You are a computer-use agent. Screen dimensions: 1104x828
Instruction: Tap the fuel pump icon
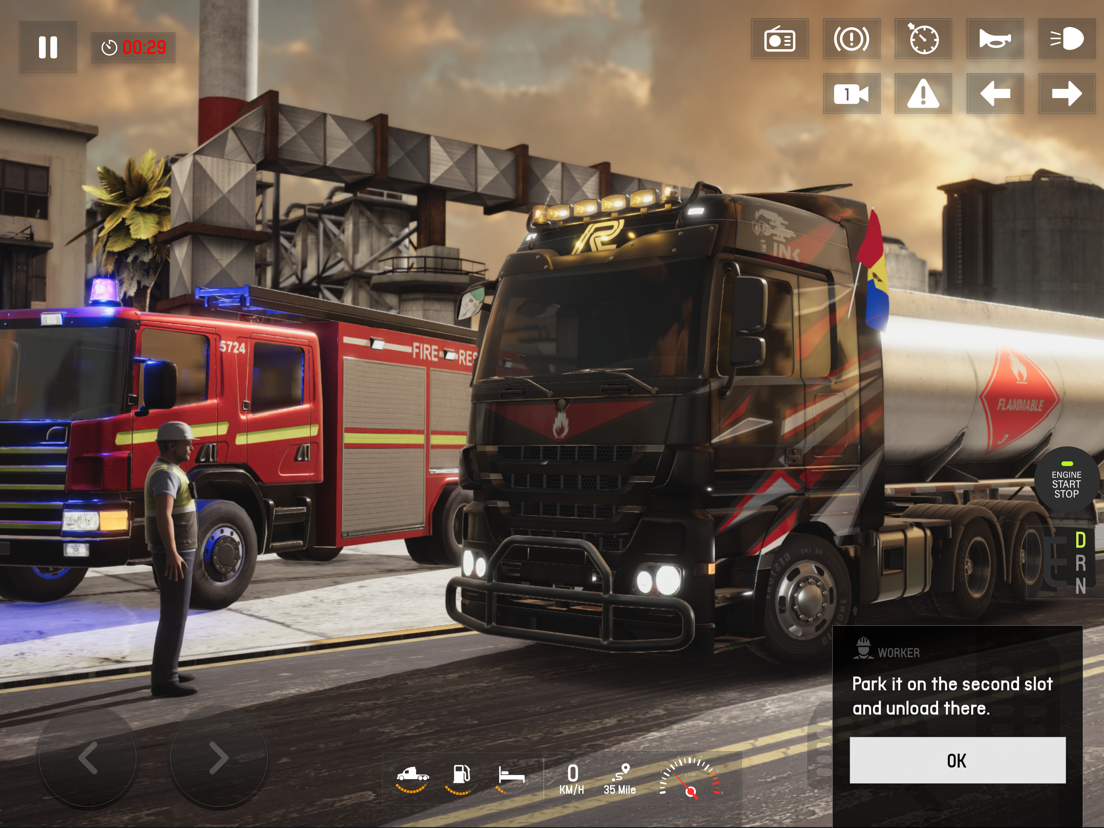coord(461,777)
